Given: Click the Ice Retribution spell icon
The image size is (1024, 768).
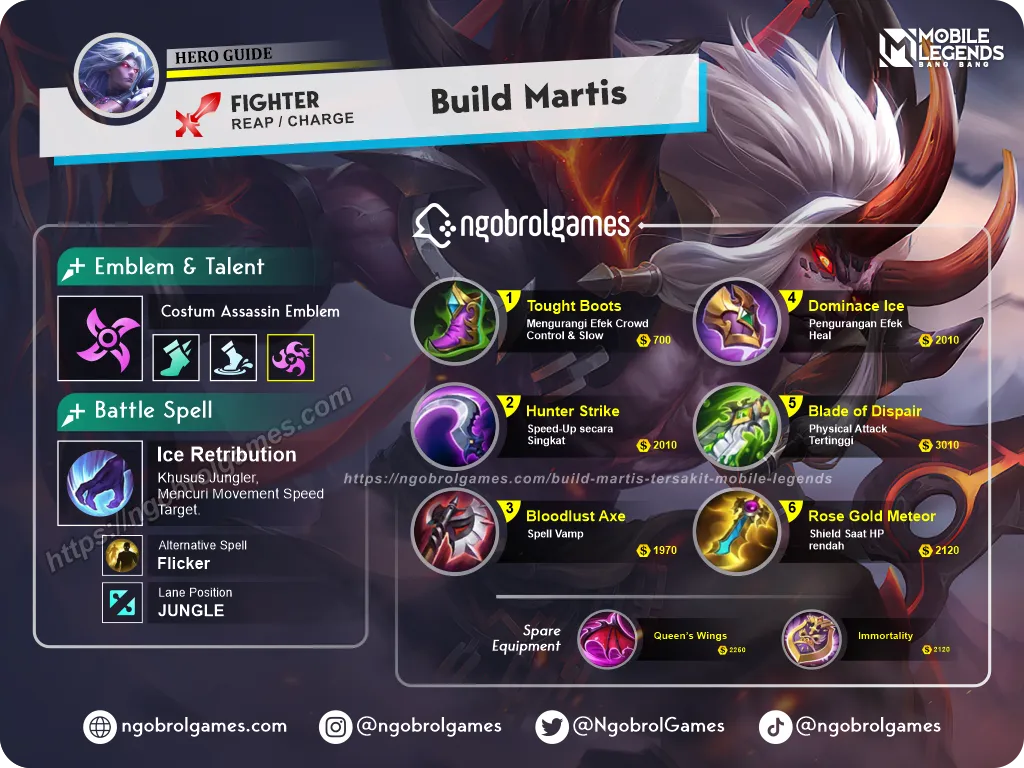Looking at the screenshot, I should [100, 483].
